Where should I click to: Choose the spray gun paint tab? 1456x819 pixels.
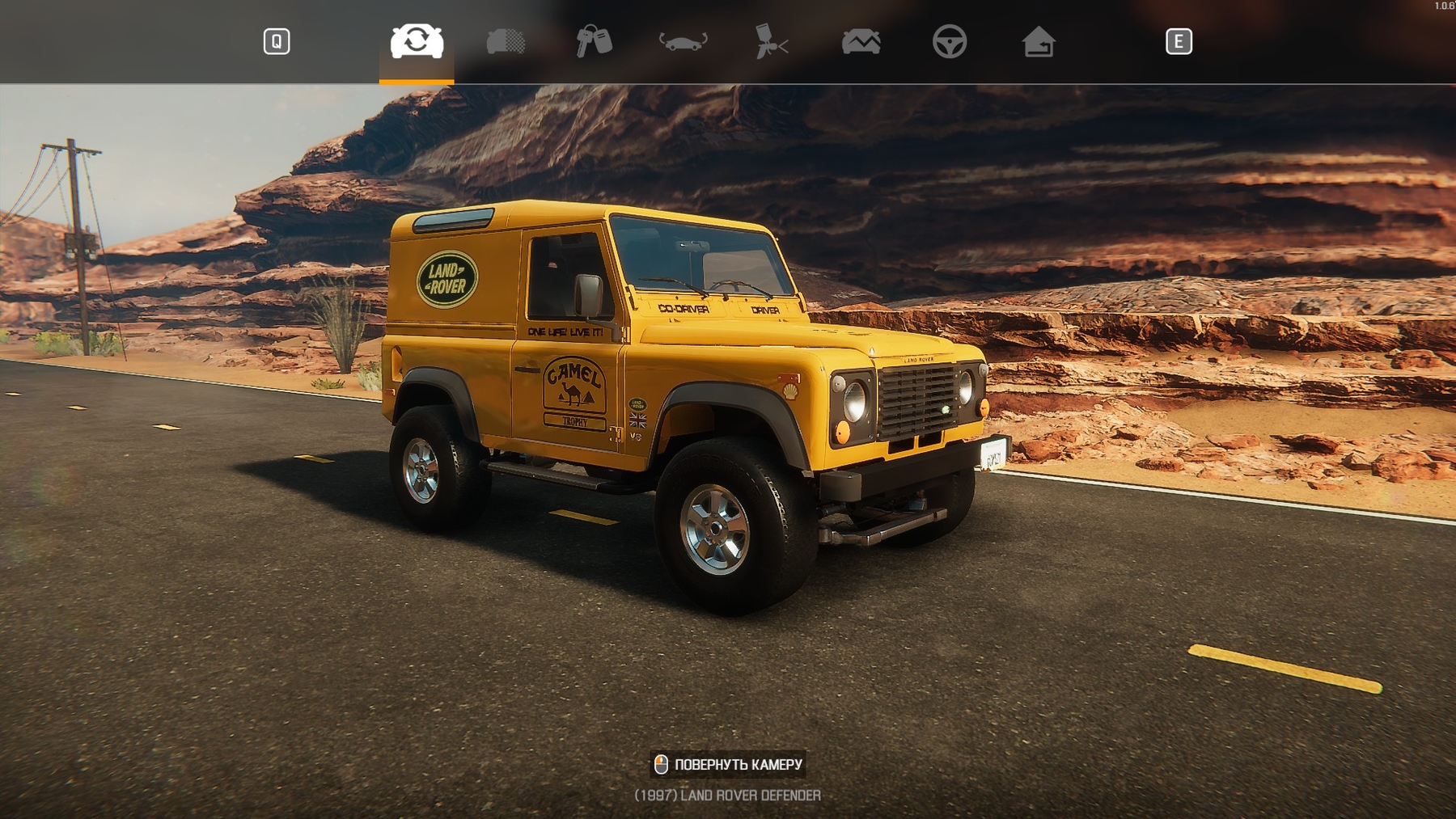[x=772, y=41]
